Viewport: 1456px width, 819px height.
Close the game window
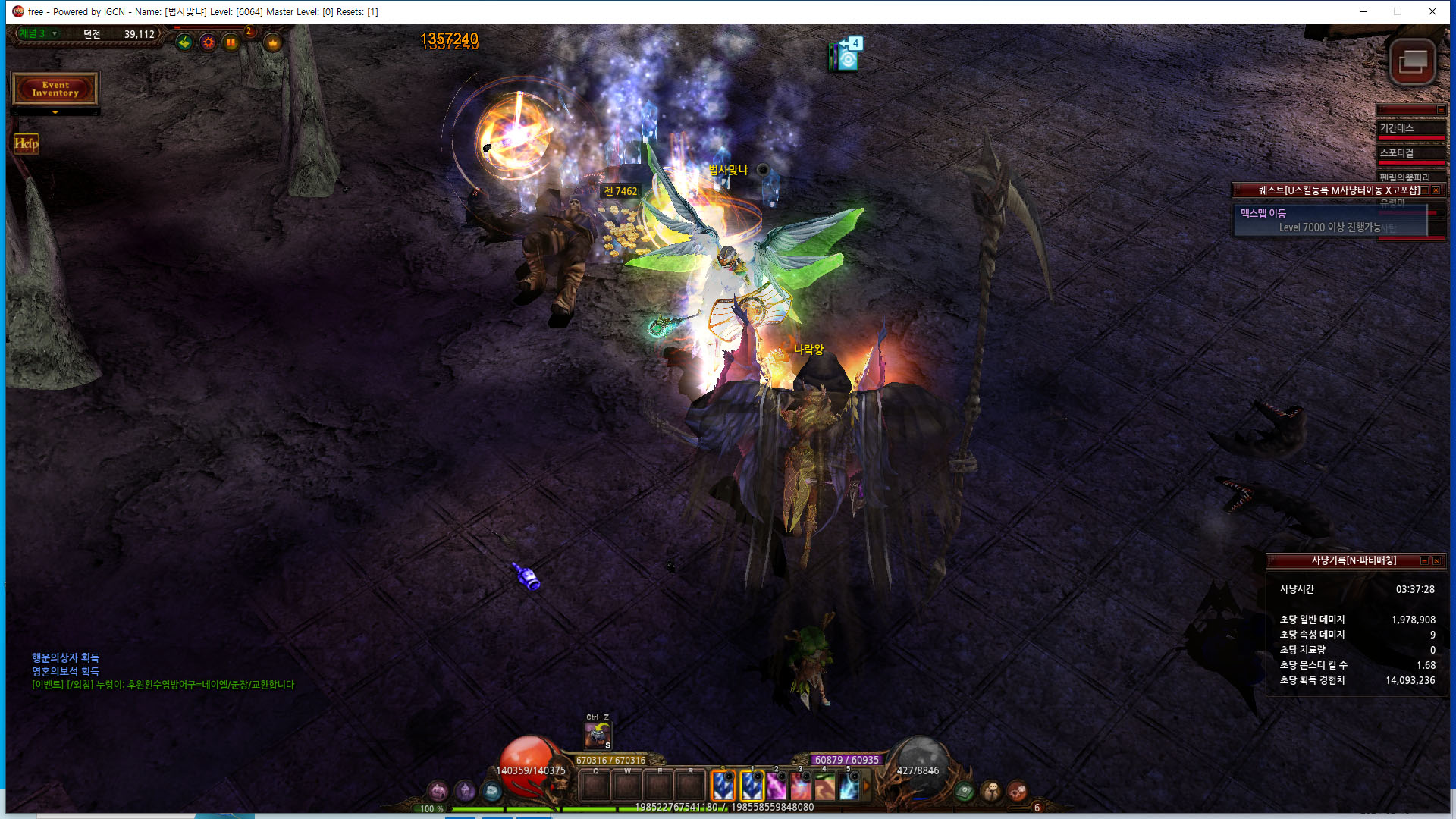(1432, 11)
